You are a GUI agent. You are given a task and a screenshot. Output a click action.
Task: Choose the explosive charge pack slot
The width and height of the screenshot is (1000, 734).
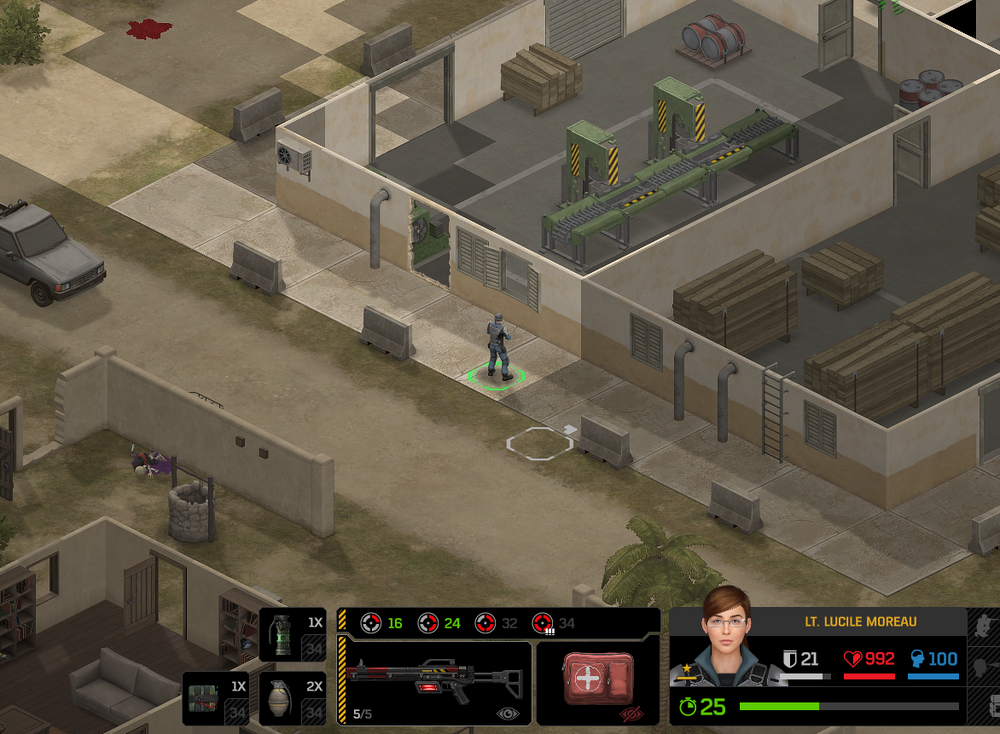215,697
